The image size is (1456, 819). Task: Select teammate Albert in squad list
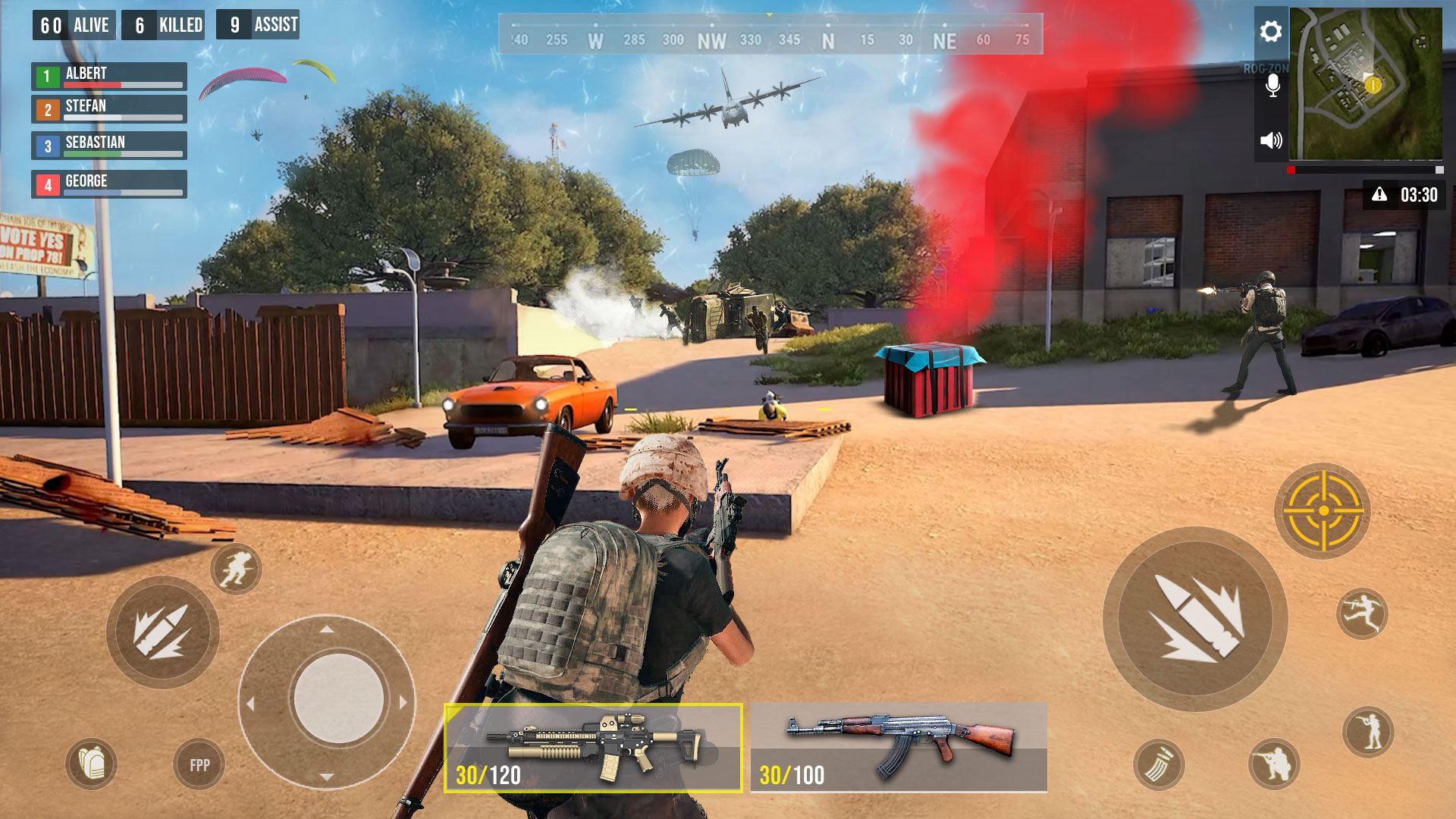pos(109,76)
